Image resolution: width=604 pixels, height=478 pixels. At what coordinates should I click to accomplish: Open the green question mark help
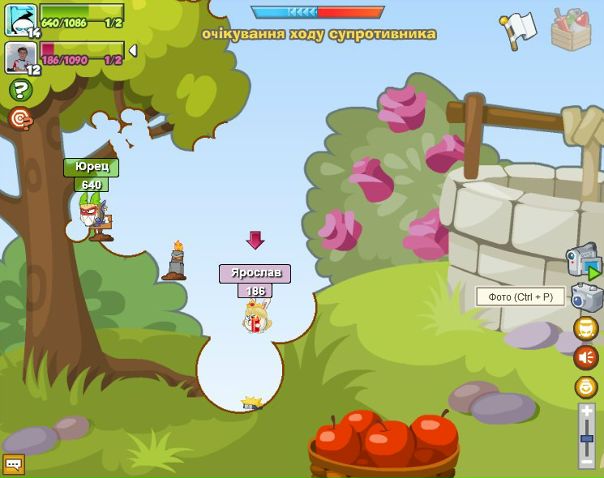click(20, 90)
